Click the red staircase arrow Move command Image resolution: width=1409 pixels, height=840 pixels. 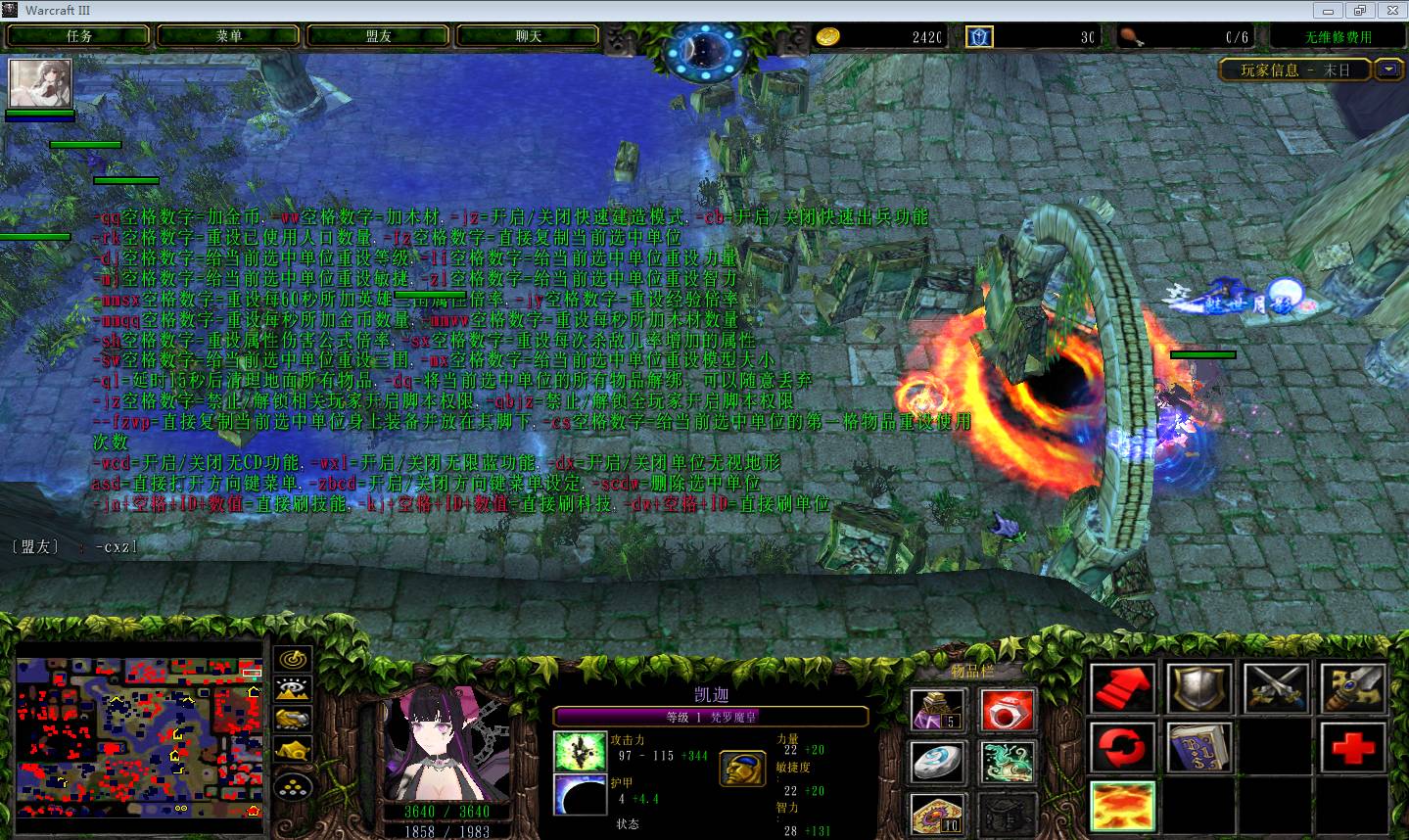[1122, 688]
